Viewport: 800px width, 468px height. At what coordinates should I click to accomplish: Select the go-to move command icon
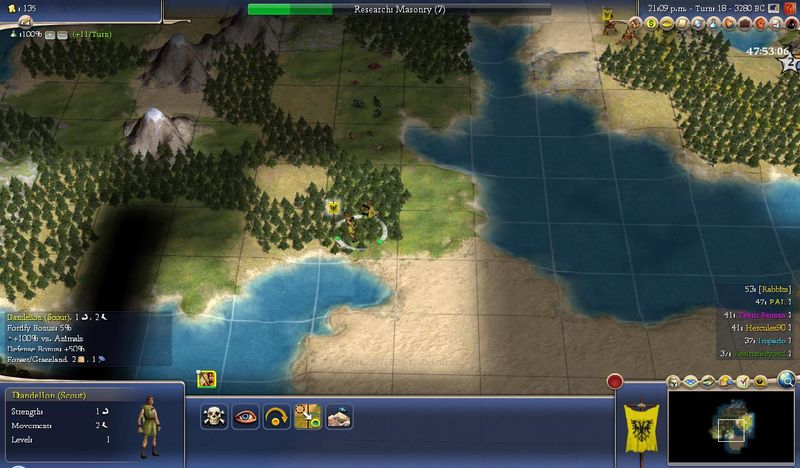tap(308, 417)
